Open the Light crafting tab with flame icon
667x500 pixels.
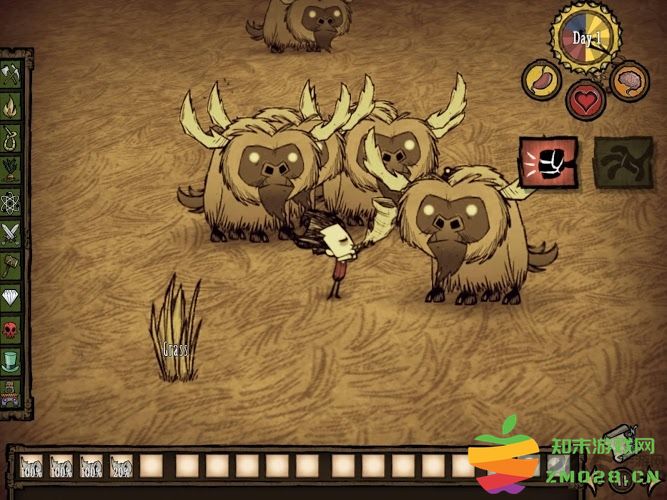(x=13, y=105)
